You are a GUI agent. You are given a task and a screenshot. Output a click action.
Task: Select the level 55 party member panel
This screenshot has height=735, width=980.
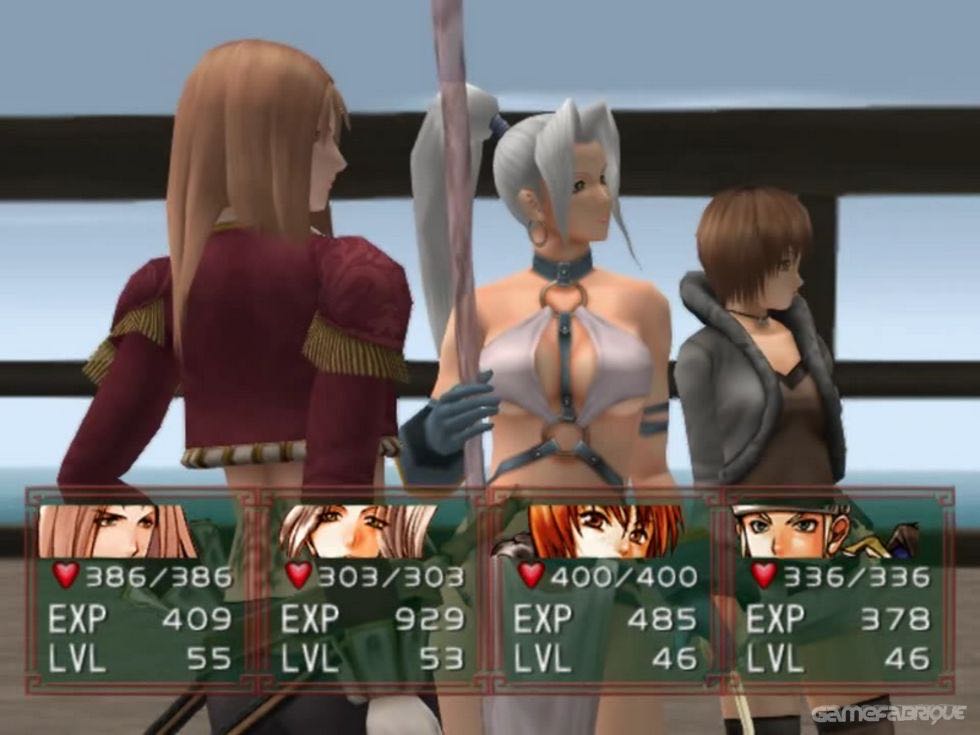point(141,590)
